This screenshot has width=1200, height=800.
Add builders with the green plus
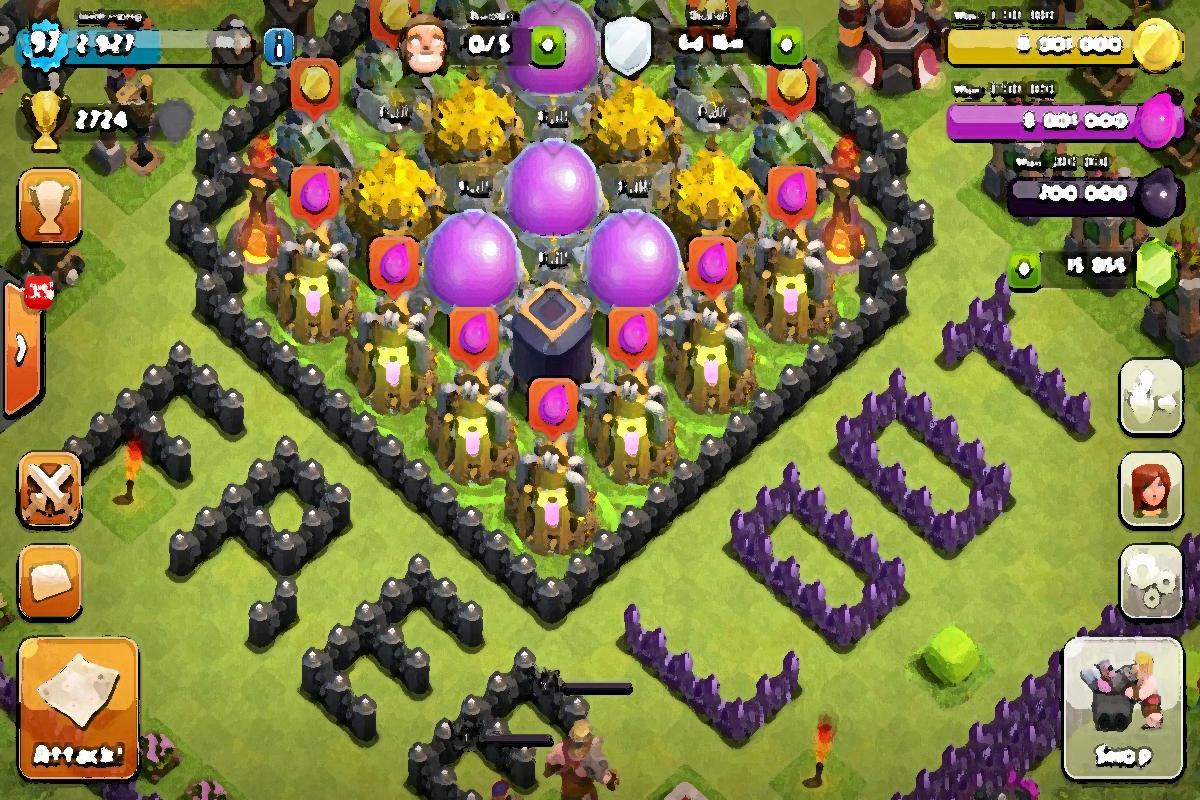coord(548,45)
